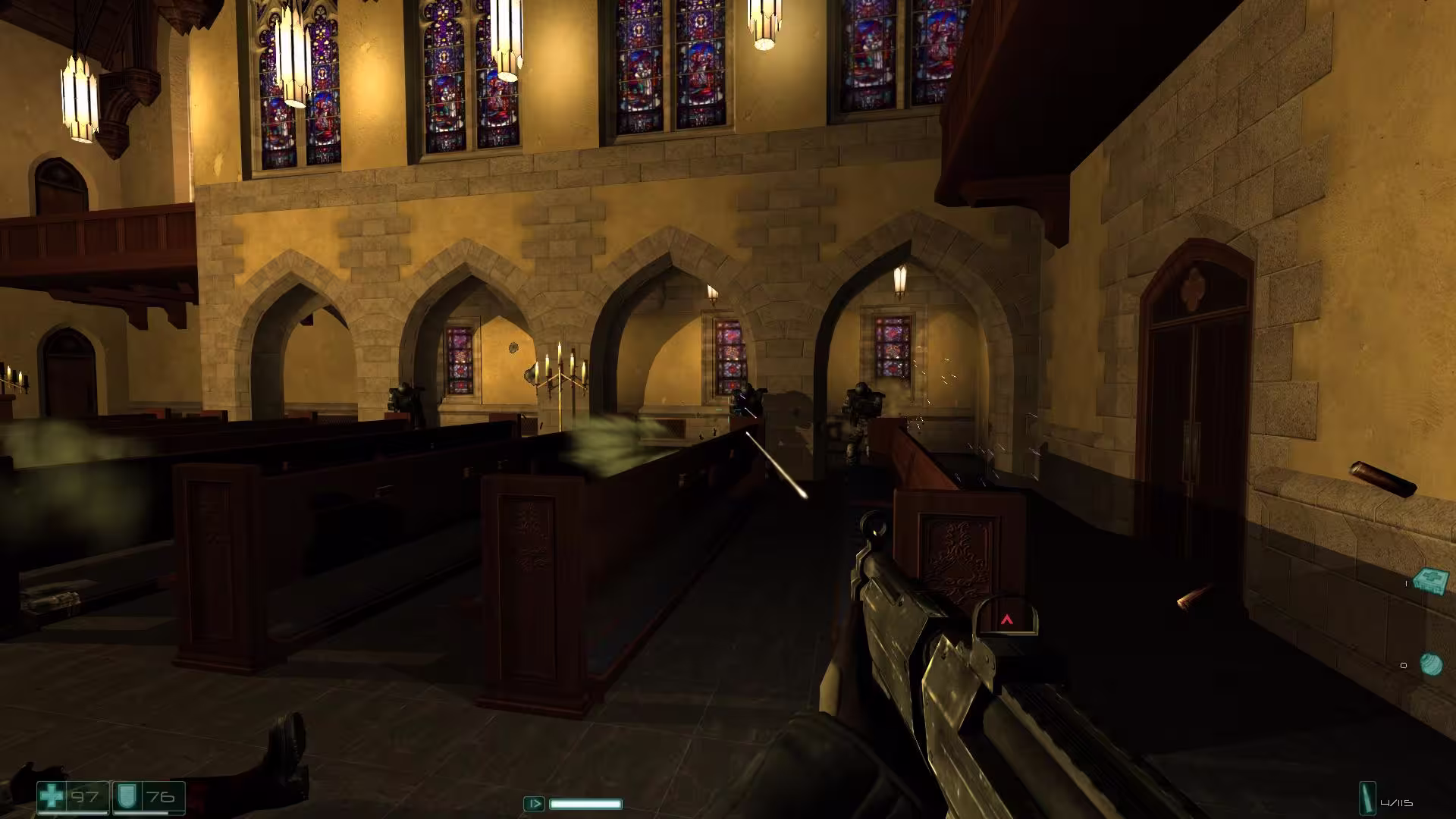
Task: Activate the slow-motion reflex icon
Action: click(x=534, y=803)
